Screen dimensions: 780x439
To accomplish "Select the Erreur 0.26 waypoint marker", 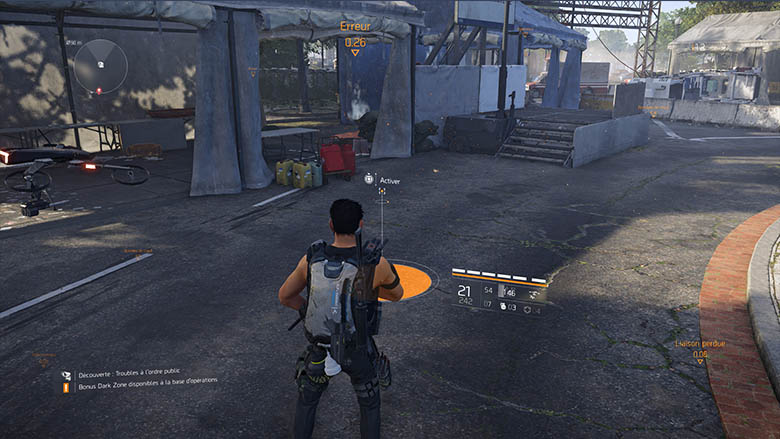I will pyautogui.click(x=355, y=36).
